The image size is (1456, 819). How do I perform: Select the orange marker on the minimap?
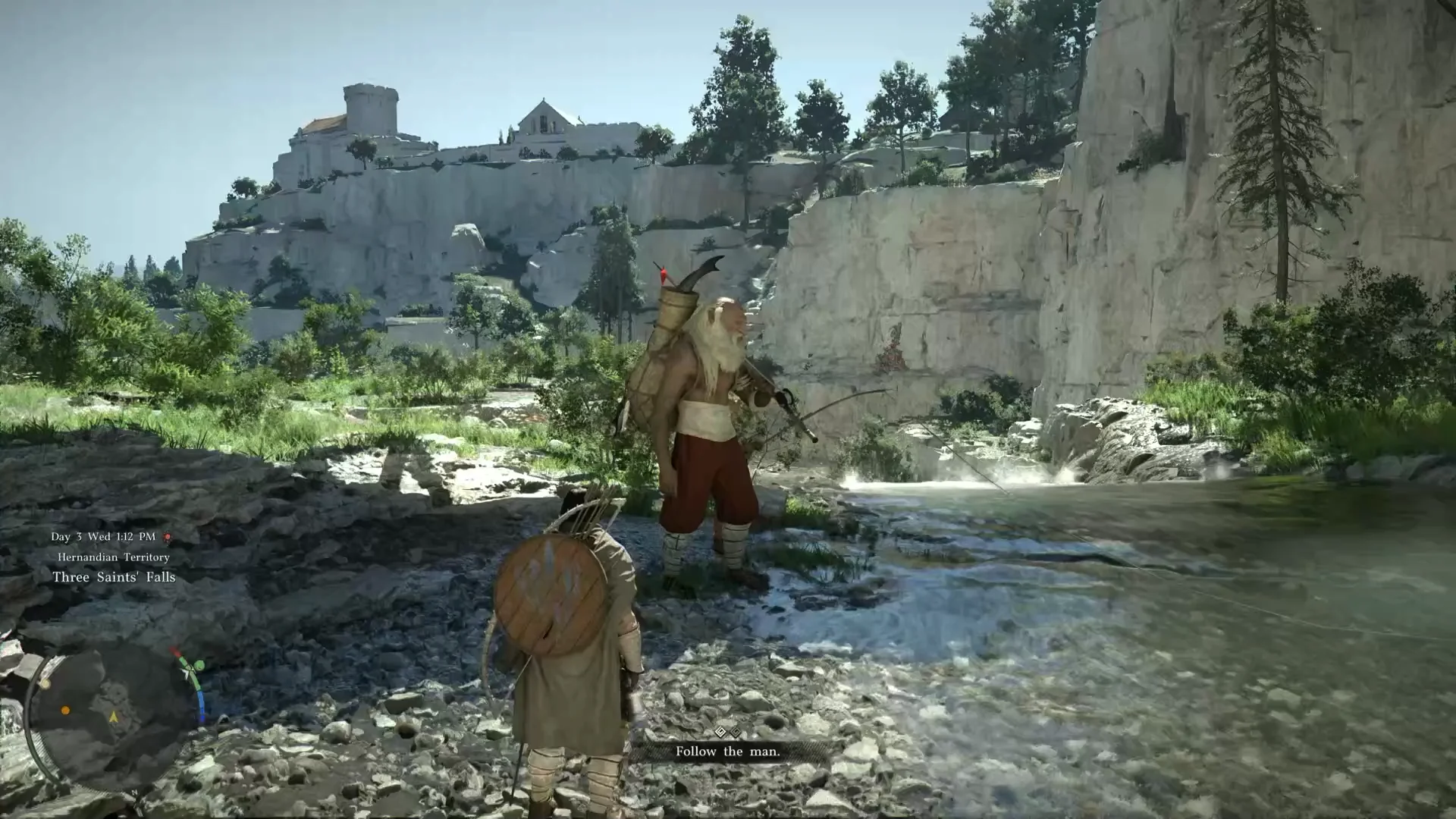coord(65,711)
